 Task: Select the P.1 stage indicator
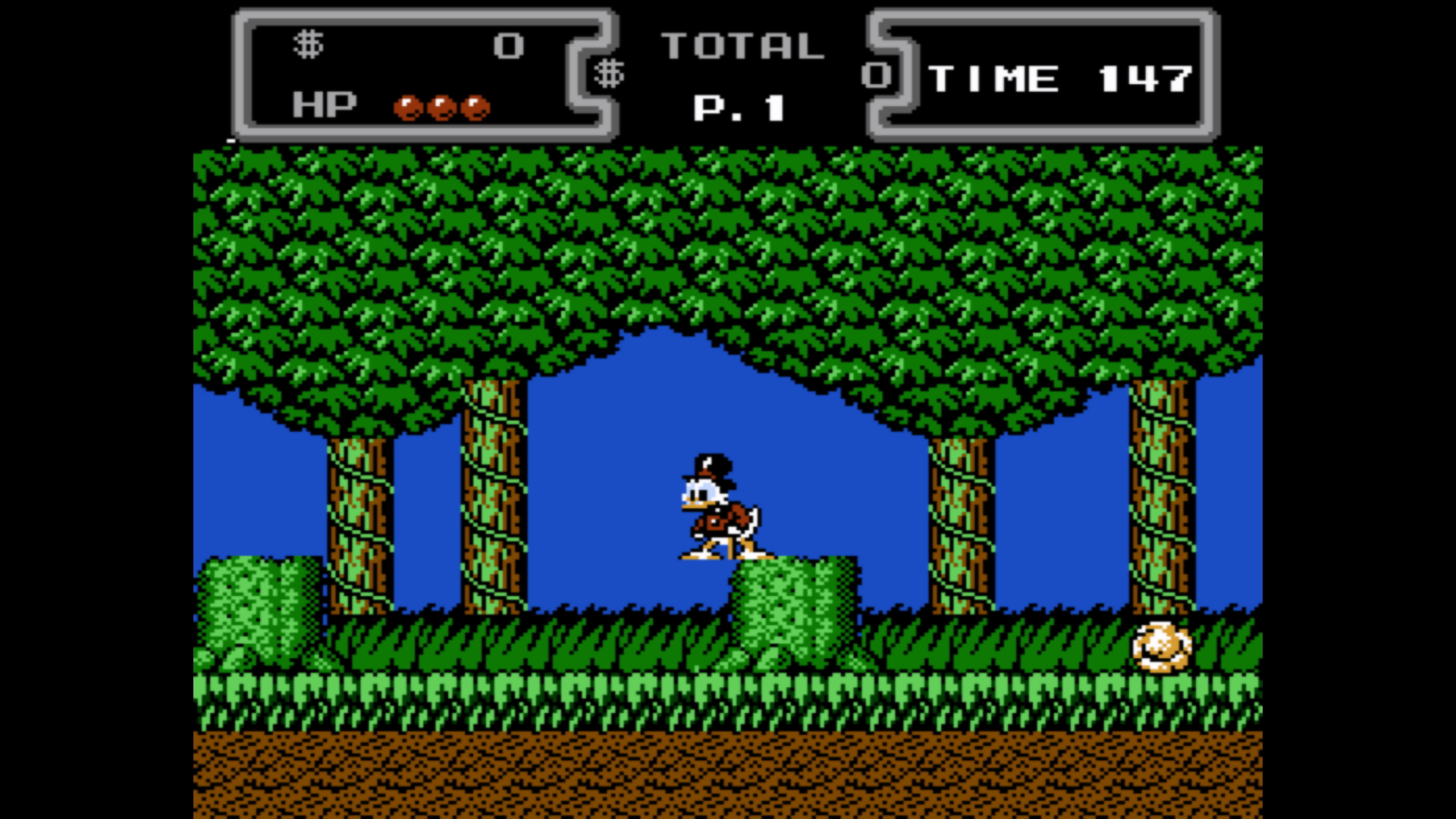(739, 108)
